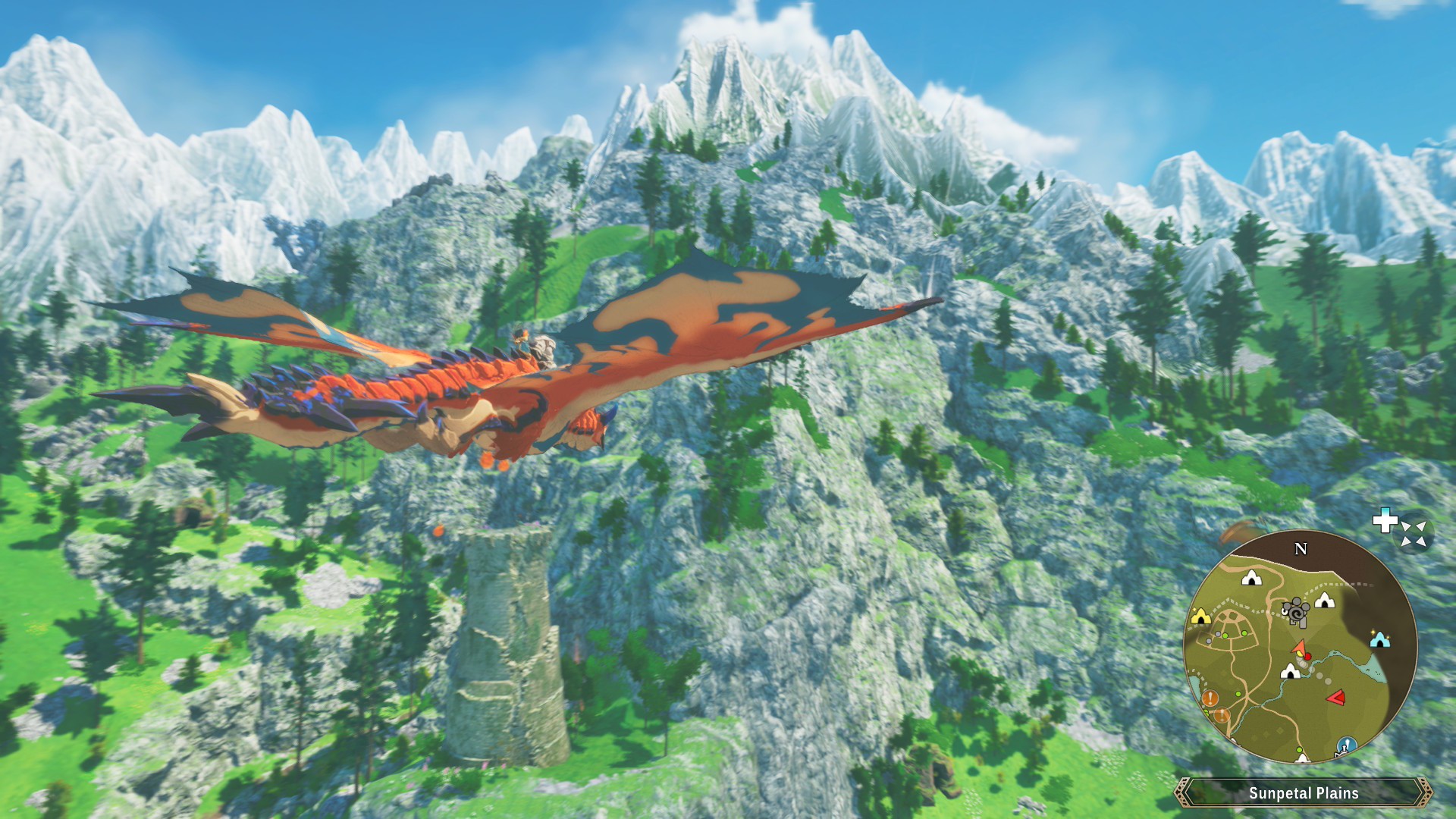Select the sparkling blue rare den icon on minimap
The image size is (1456, 819).
(1380, 641)
